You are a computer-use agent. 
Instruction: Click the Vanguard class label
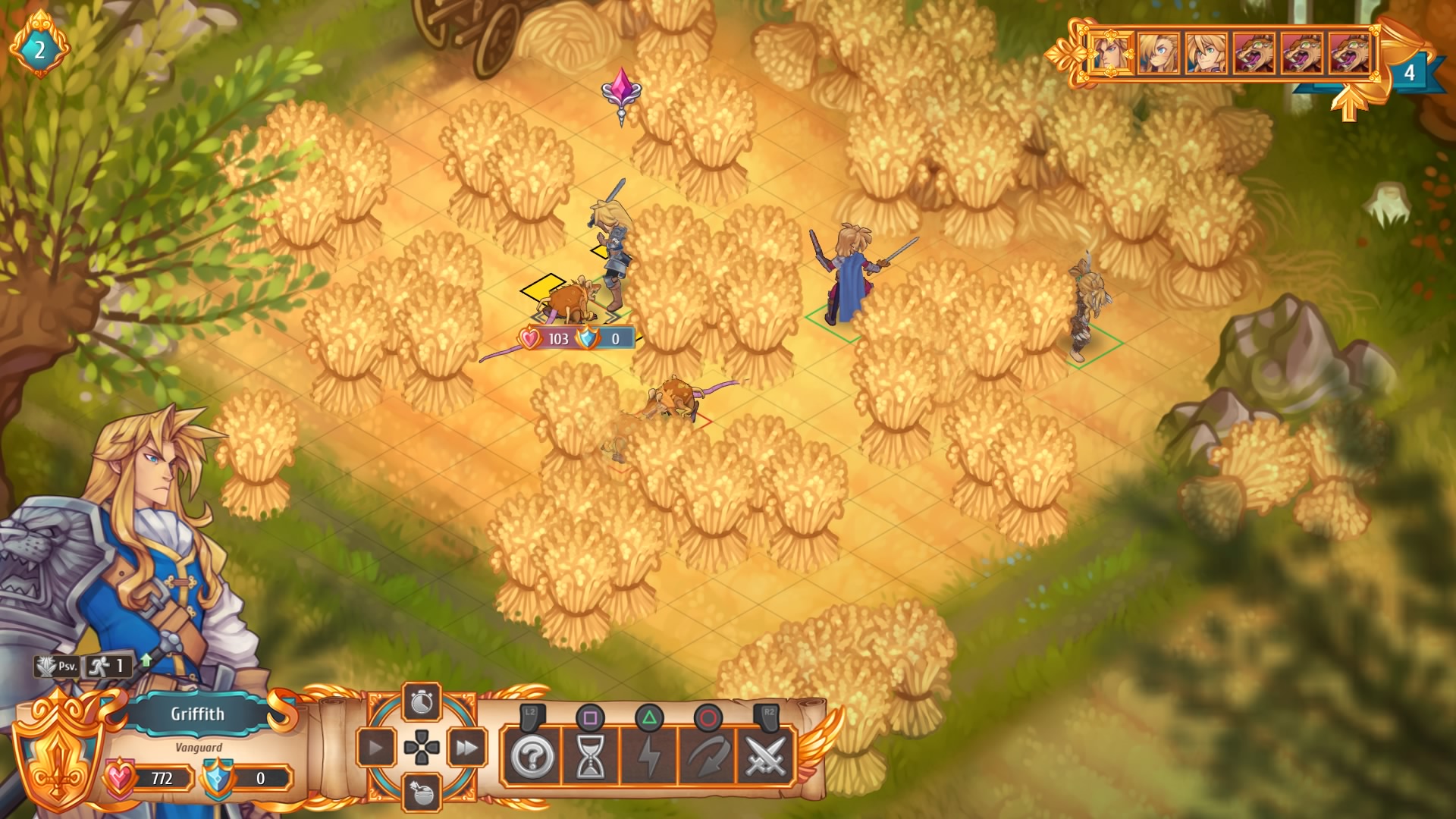pos(199,747)
